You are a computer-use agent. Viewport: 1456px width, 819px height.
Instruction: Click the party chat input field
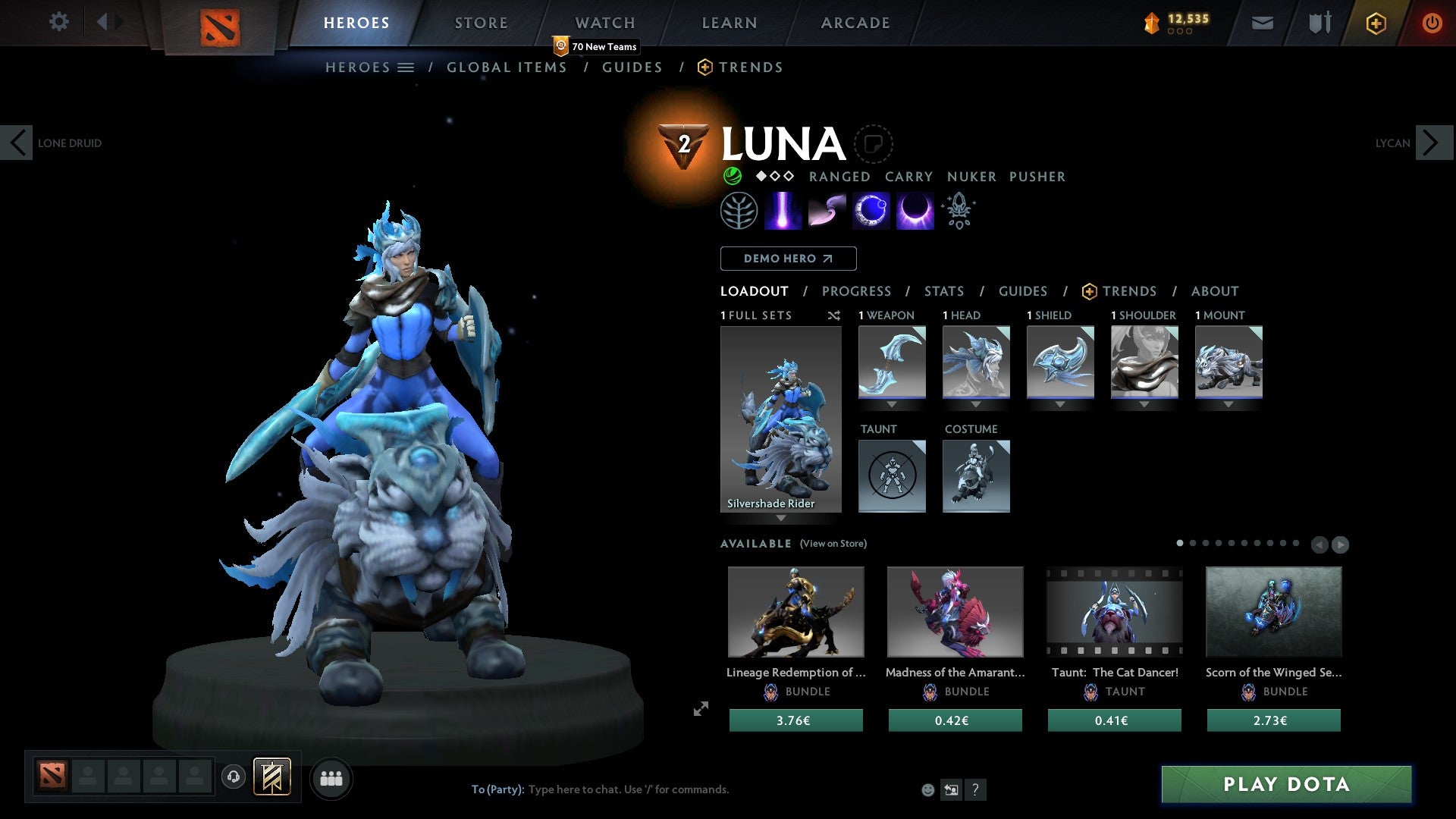(629, 789)
